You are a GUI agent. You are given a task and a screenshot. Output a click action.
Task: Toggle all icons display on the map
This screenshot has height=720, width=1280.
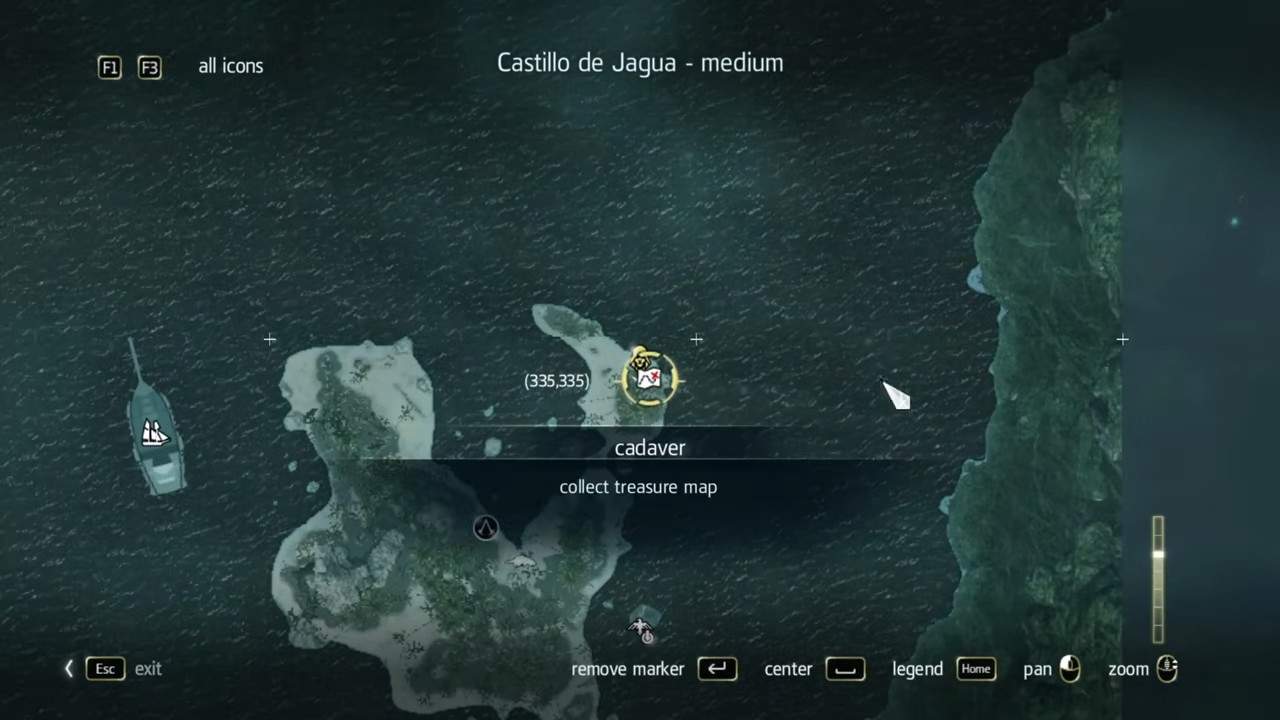[231, 66]
